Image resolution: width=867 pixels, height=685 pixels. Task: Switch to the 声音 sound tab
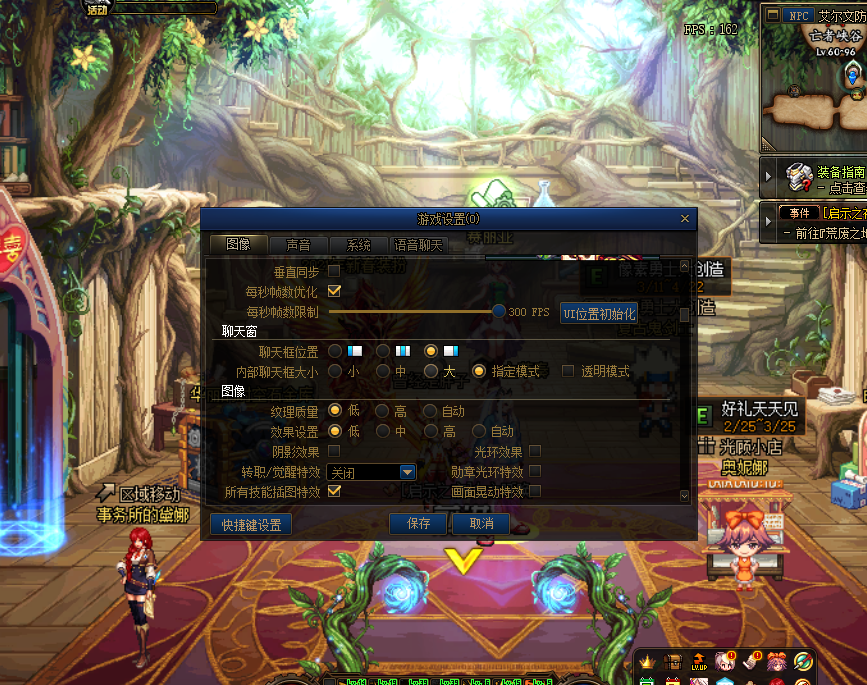click(x=298, y=245)
